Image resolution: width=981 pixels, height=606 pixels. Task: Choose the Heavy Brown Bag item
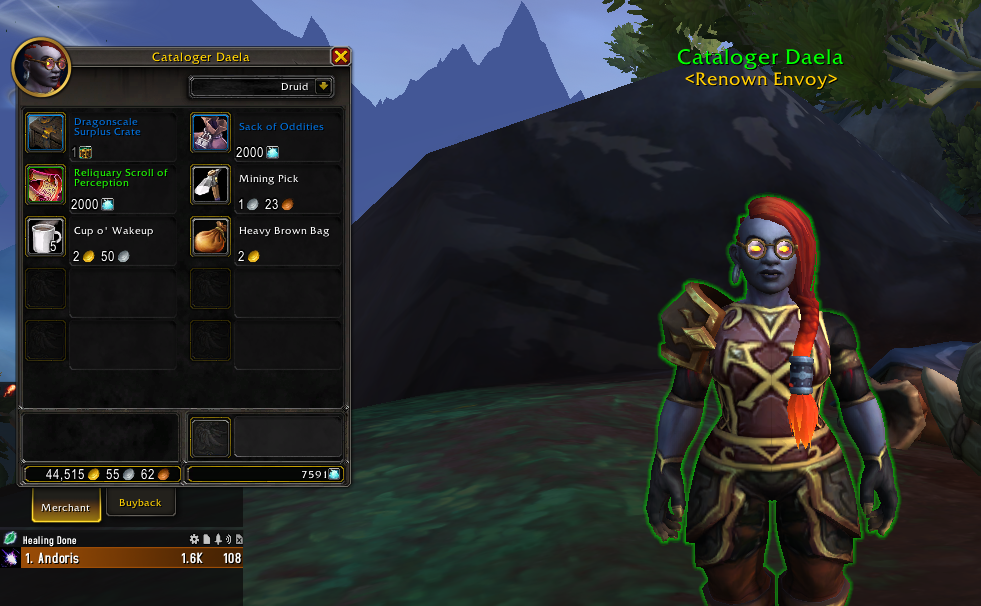(211, 236)
